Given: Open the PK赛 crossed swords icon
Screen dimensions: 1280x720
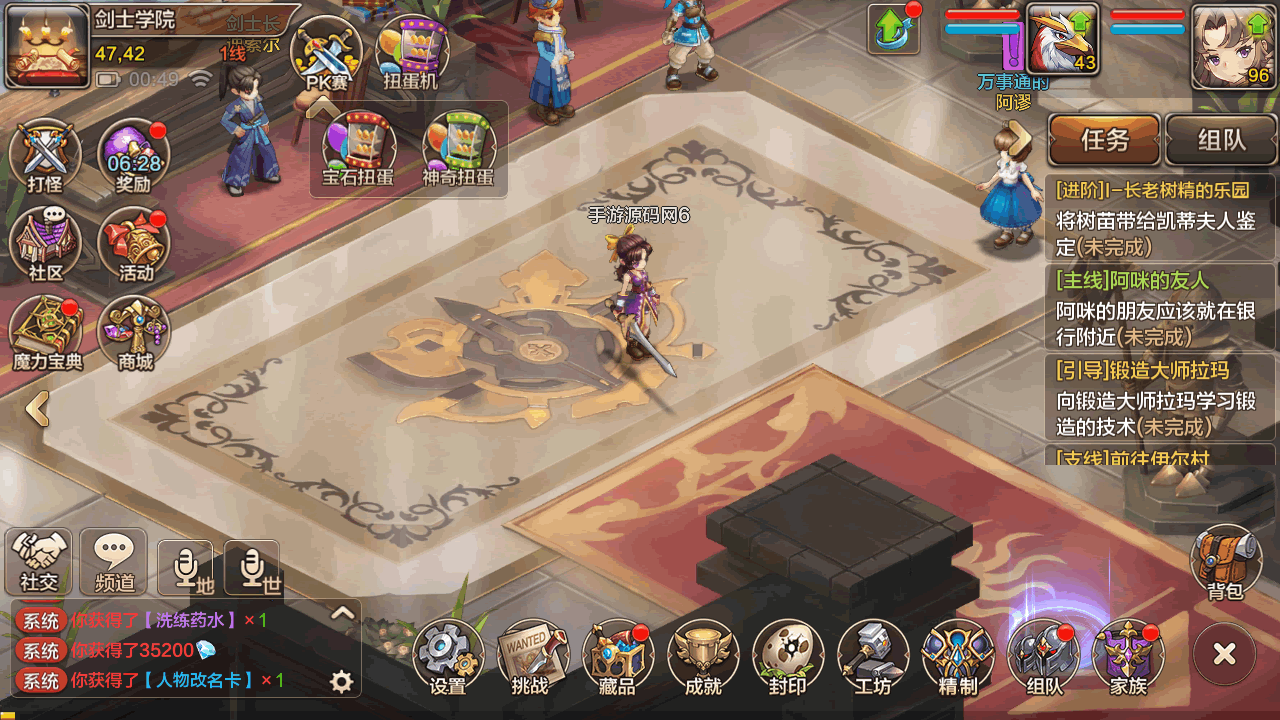Looking at the screenshot, I should point(326,53).
